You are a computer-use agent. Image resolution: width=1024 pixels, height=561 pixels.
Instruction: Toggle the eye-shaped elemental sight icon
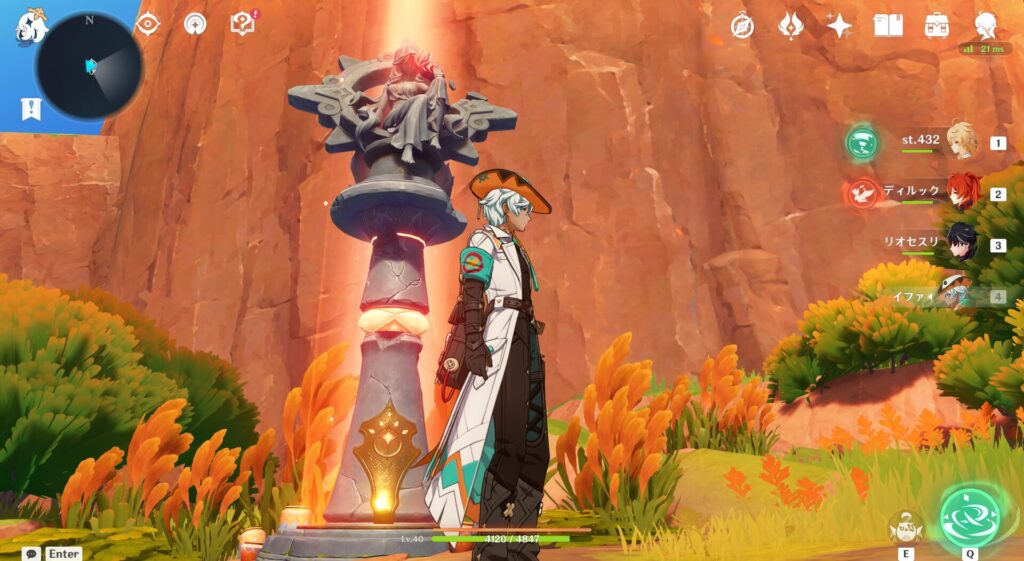[x=147, y=24]
